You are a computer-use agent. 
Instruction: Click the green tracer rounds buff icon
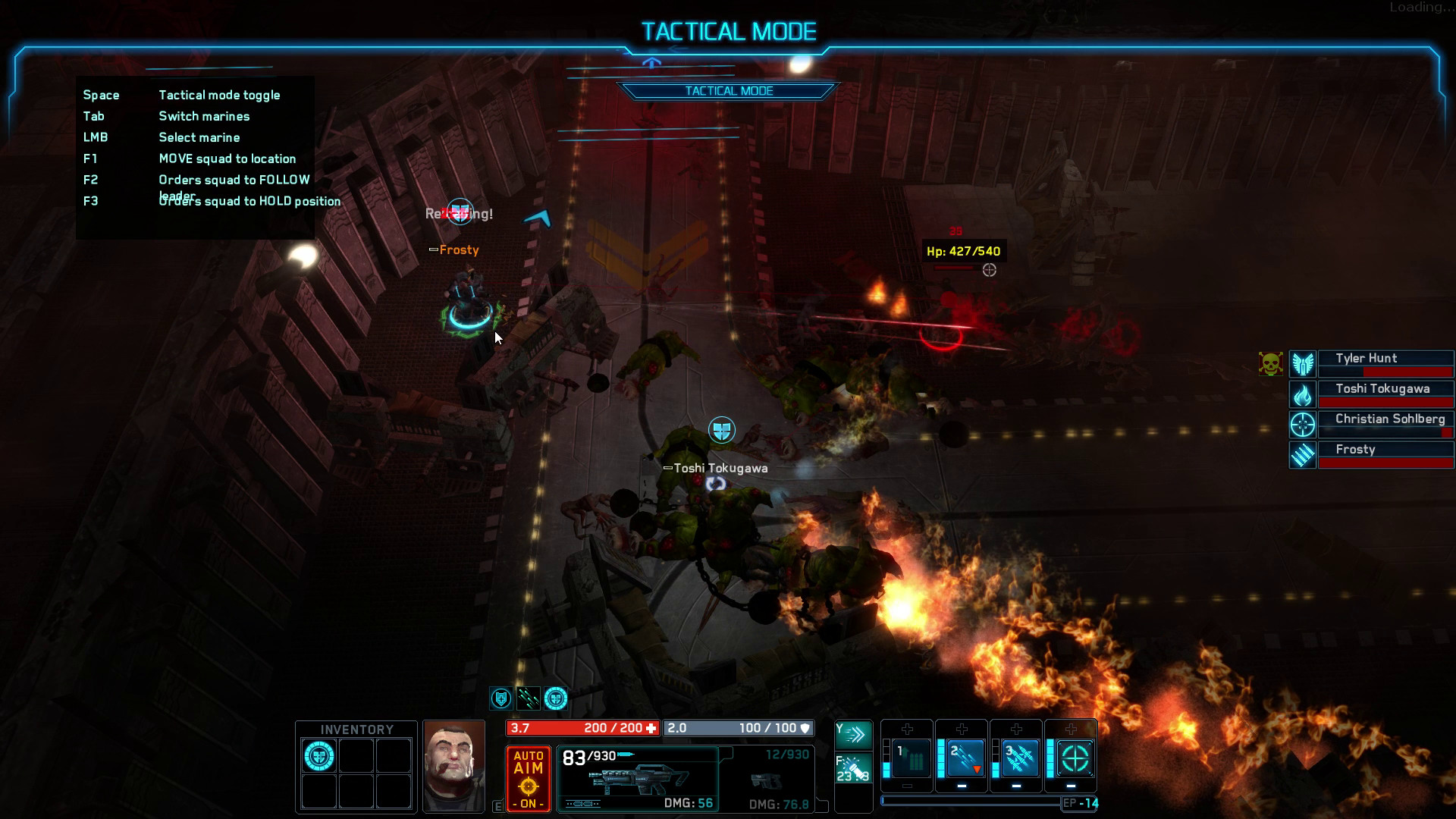(x=528, y=698)
